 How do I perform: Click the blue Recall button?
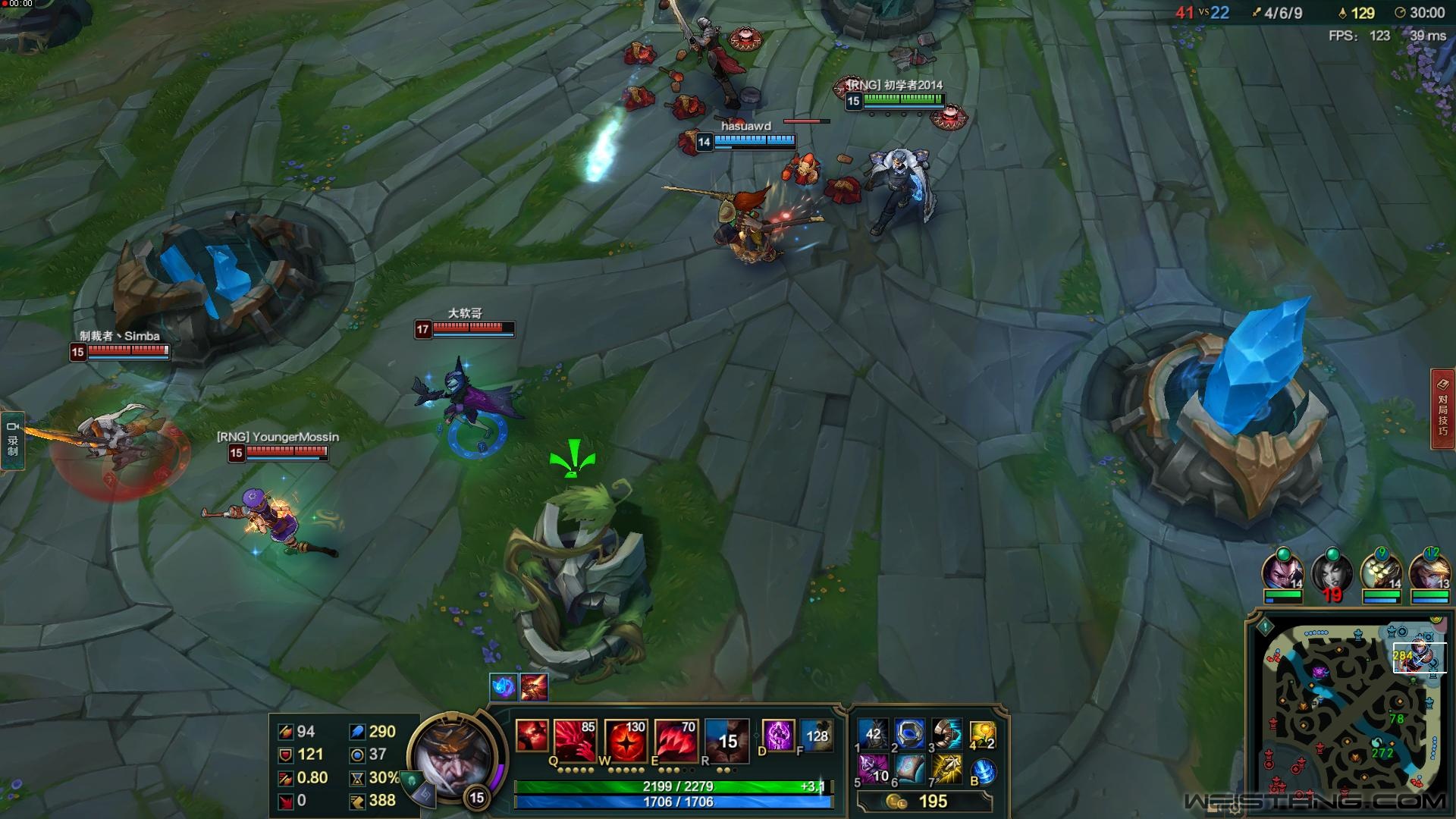point(983,771)
